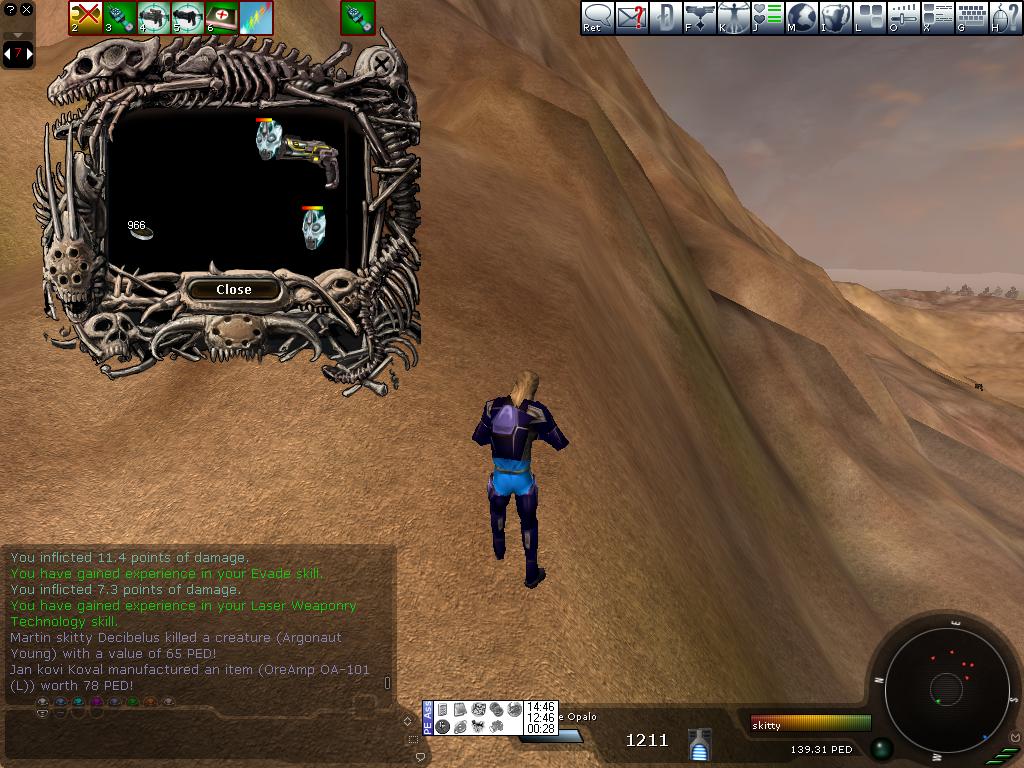Click the radar minimap
The width and height of the screenshot is (1024, 768).
[945, 688]
